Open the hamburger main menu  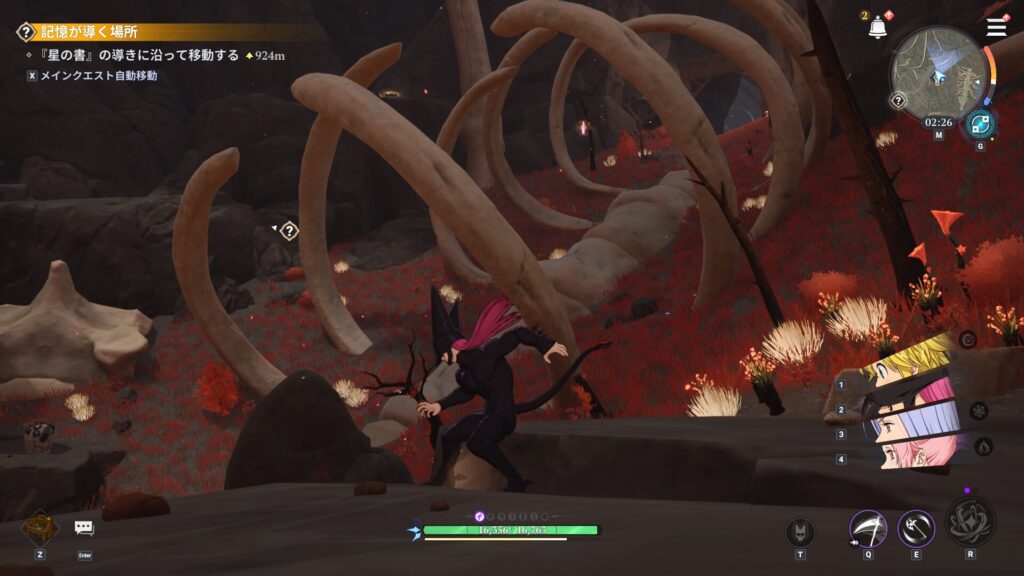coord(996,27)
